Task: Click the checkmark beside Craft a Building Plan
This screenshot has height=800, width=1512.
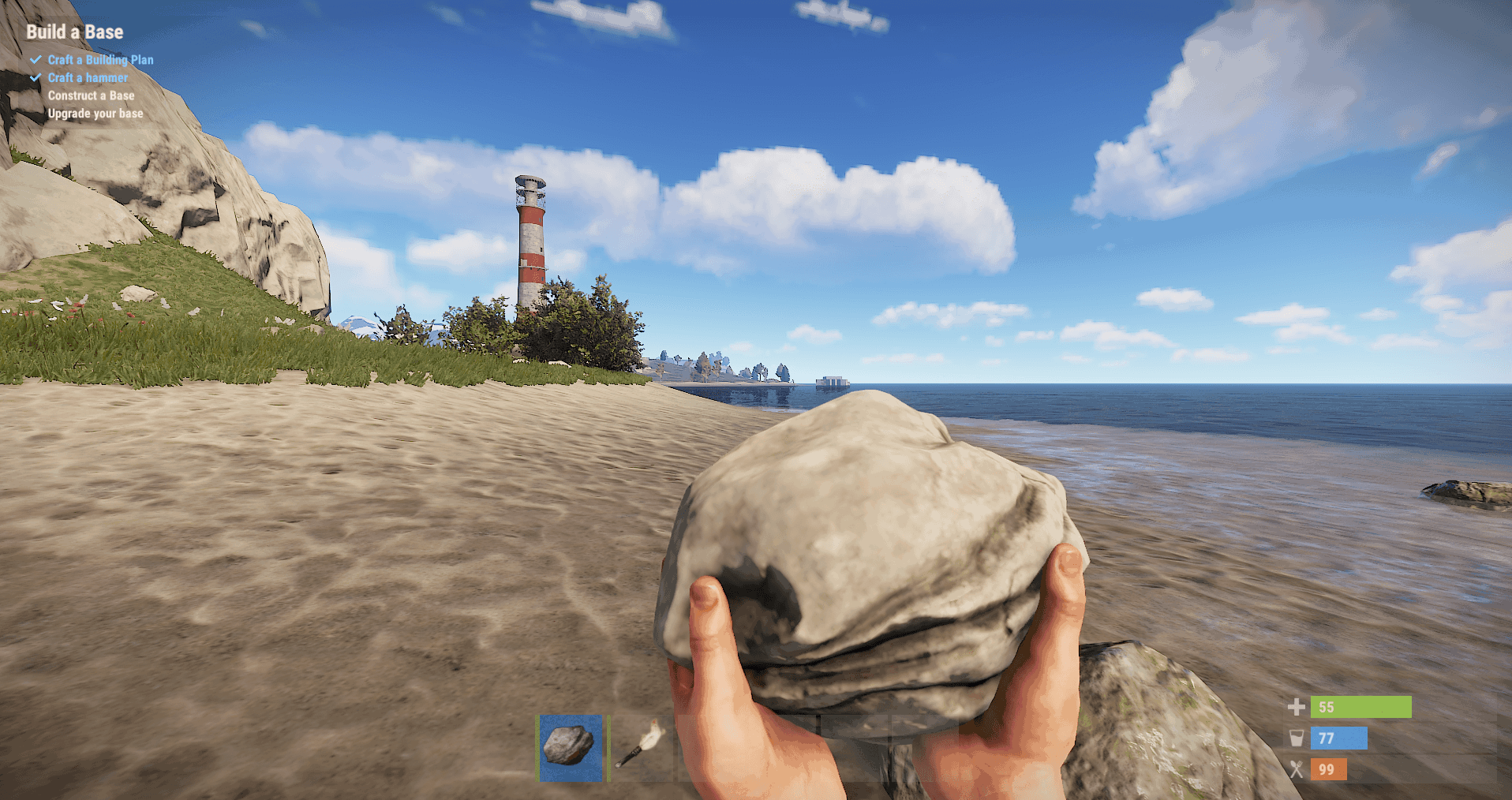Action: [x=35, y=59]
